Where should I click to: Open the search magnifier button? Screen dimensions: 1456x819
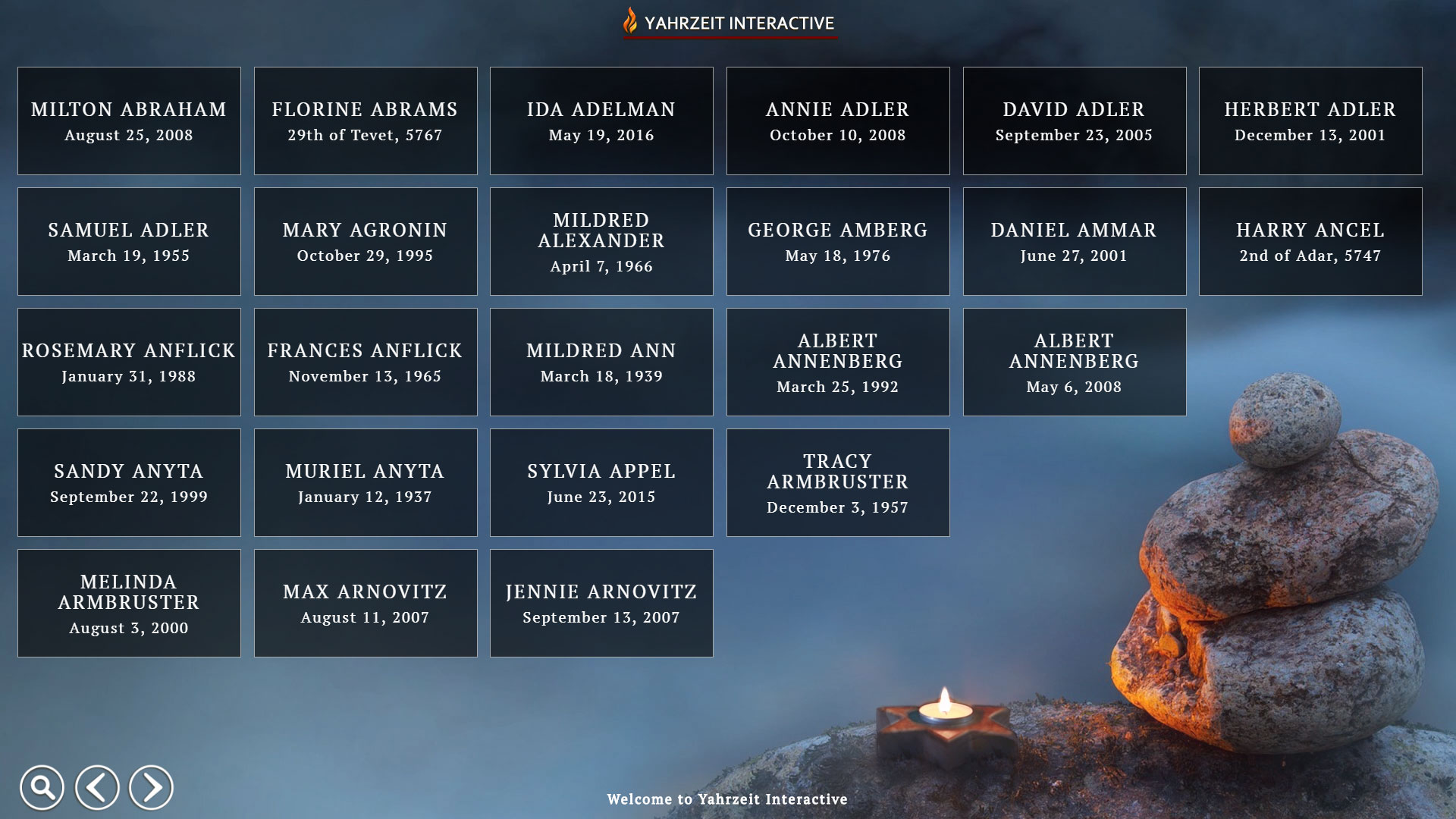coord(42,788)
